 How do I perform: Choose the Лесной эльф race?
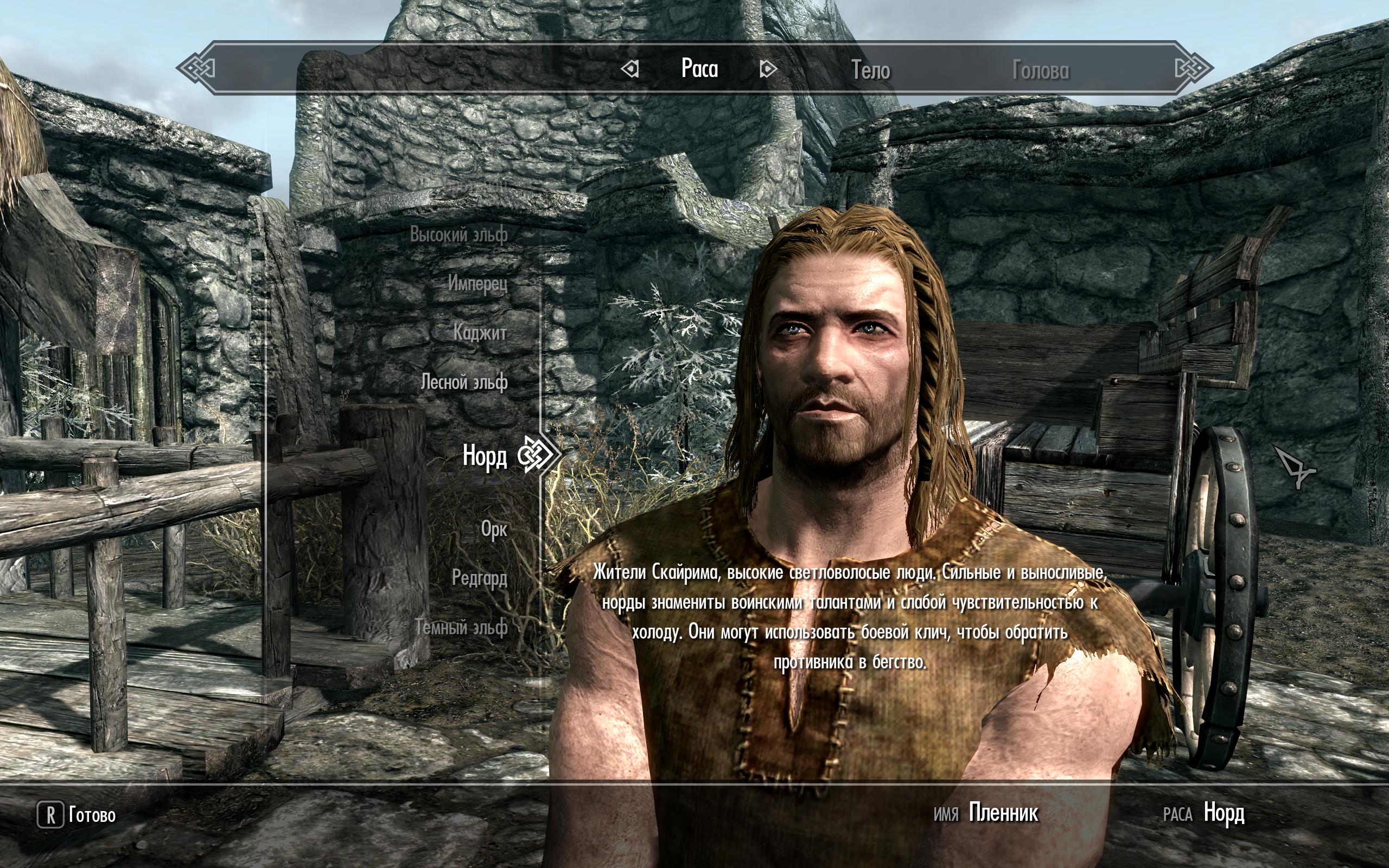click(464, 382)
